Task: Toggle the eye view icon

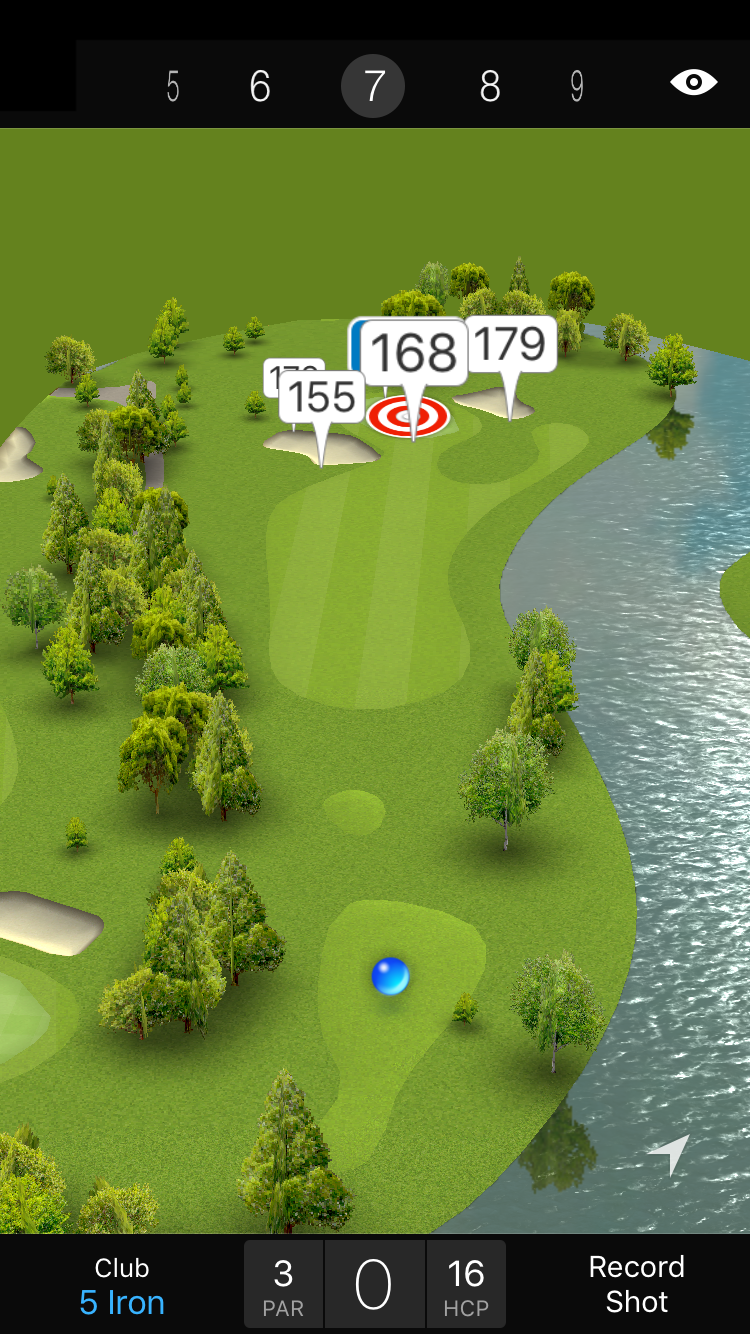Action: pos(694,82)
